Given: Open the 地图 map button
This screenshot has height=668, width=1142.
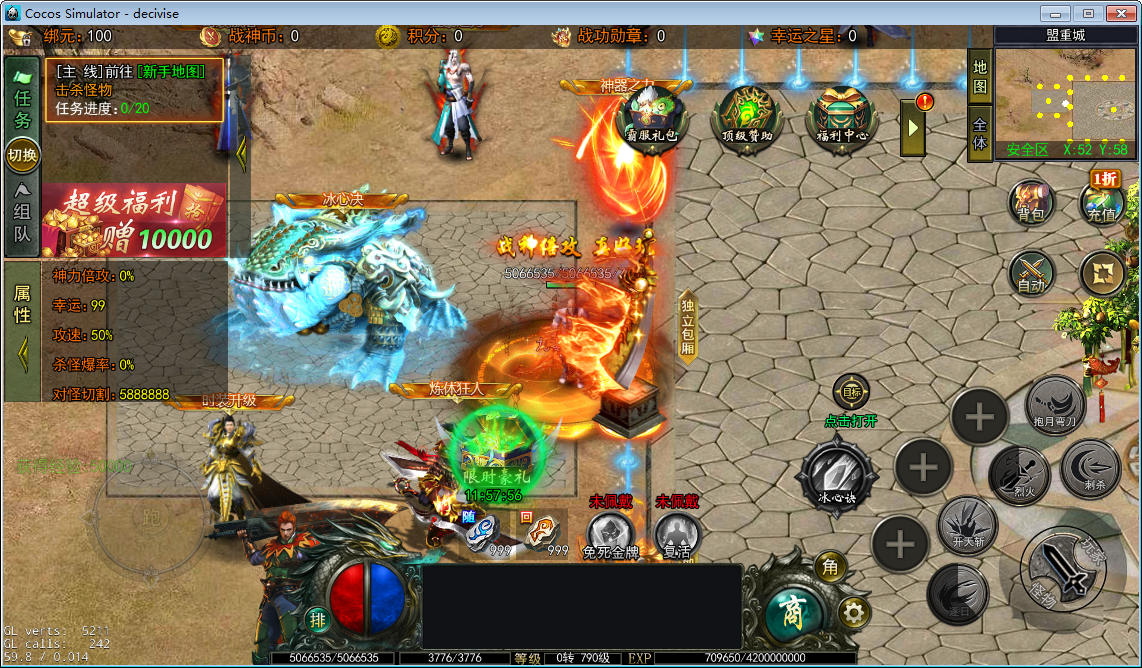Looking at the screenshot, I should click(x=980, y=77).
